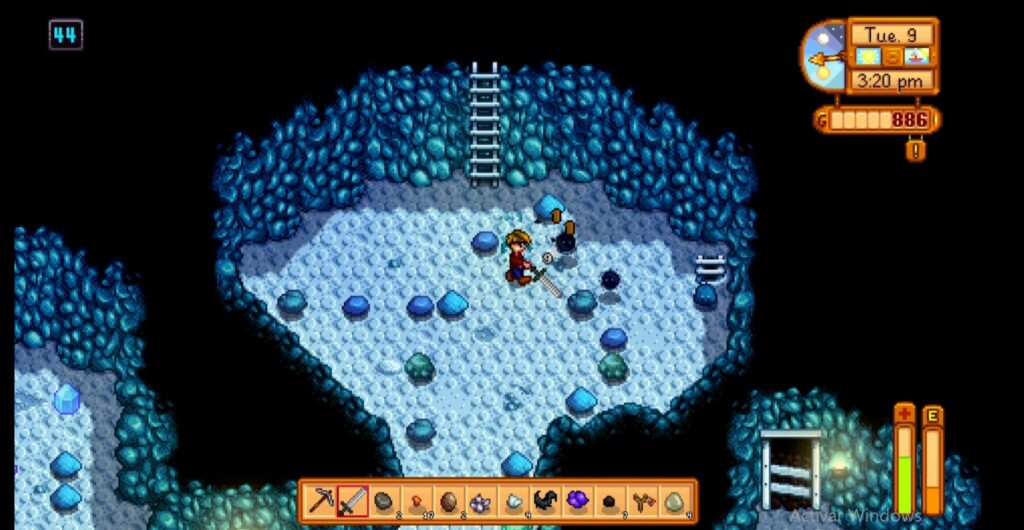Pick the small red item slot
This screenshot has height=530, width=1024.
(415, 500)
